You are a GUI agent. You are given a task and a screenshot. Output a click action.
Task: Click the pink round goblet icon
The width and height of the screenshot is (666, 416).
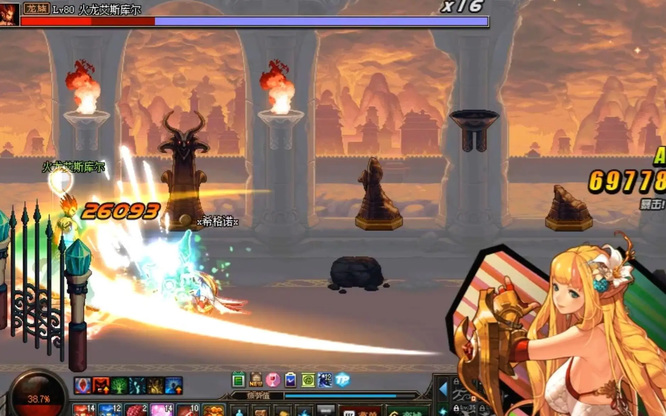pos(273,380)
